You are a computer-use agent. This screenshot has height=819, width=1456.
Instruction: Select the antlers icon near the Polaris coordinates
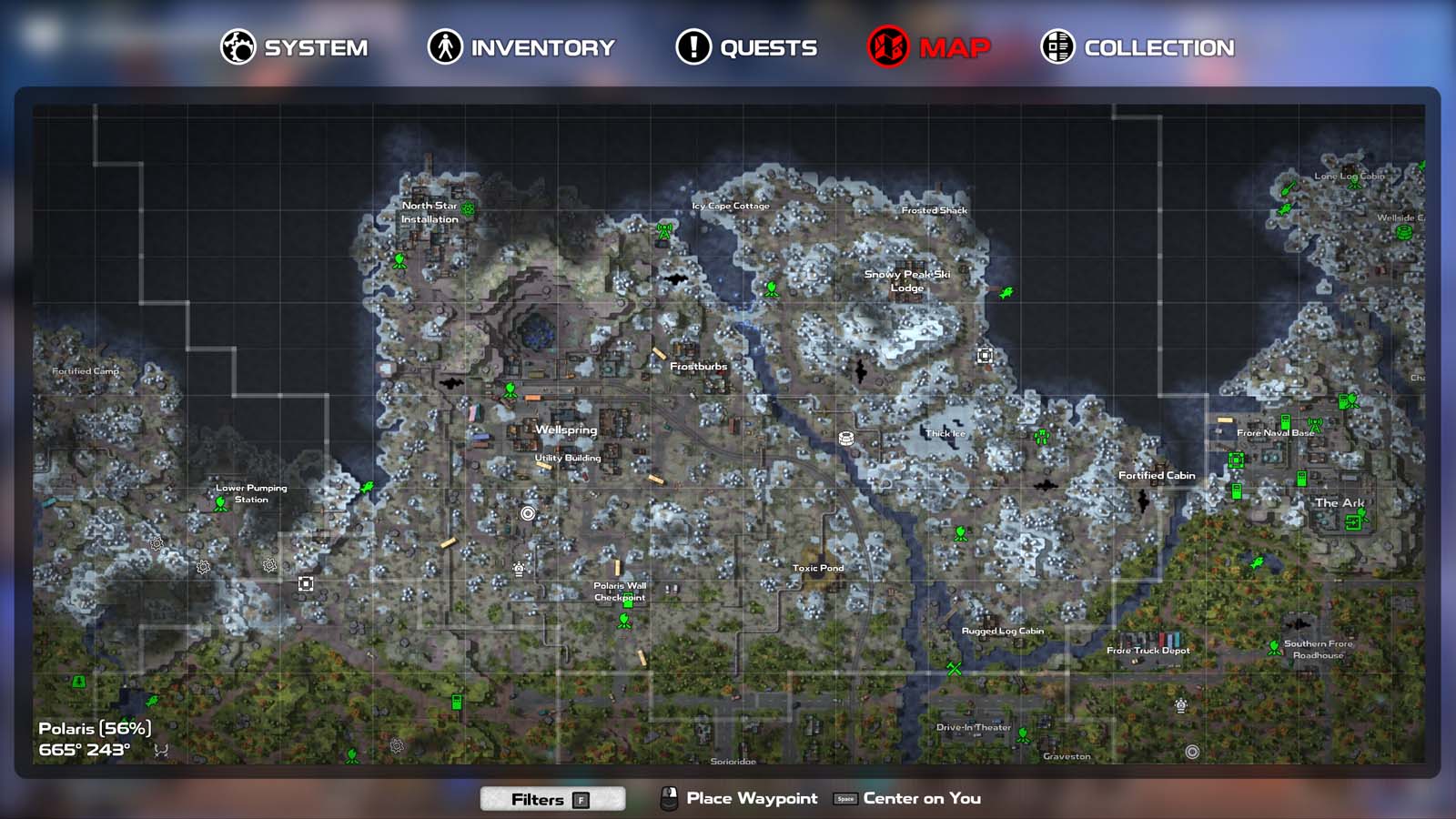[161, 750]
